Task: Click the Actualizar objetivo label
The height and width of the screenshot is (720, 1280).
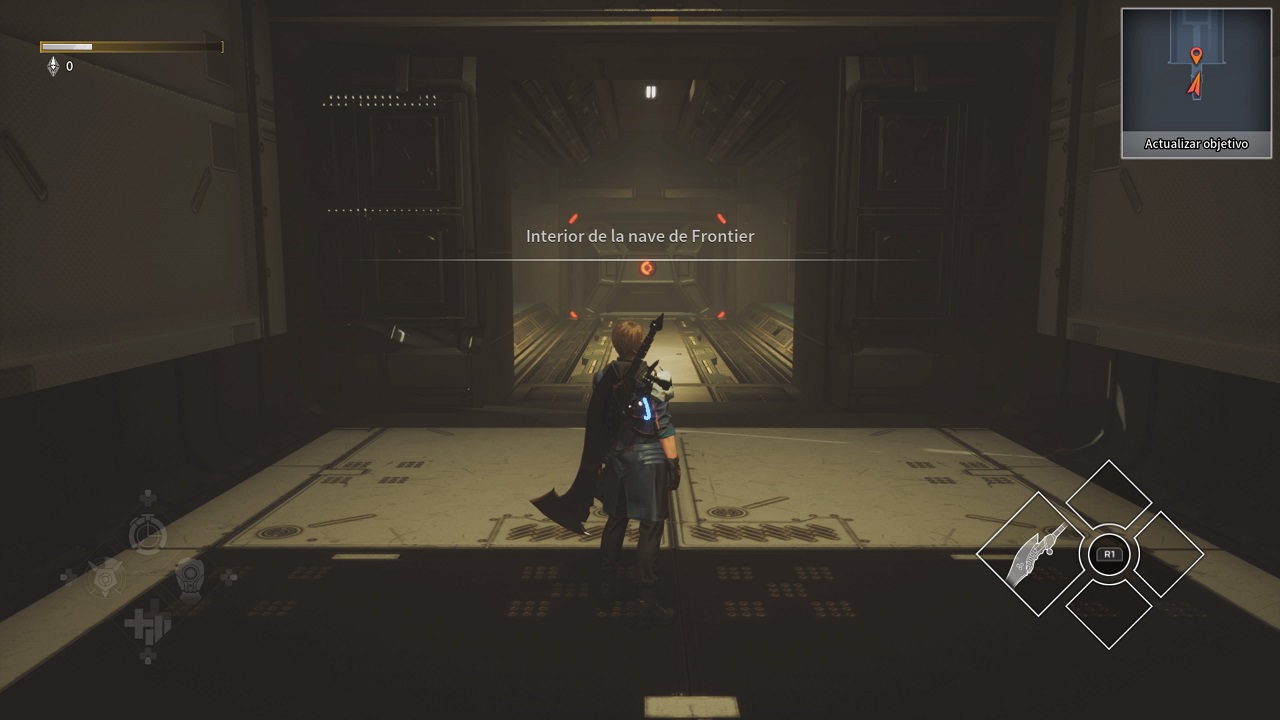Action: [1196, 144]
